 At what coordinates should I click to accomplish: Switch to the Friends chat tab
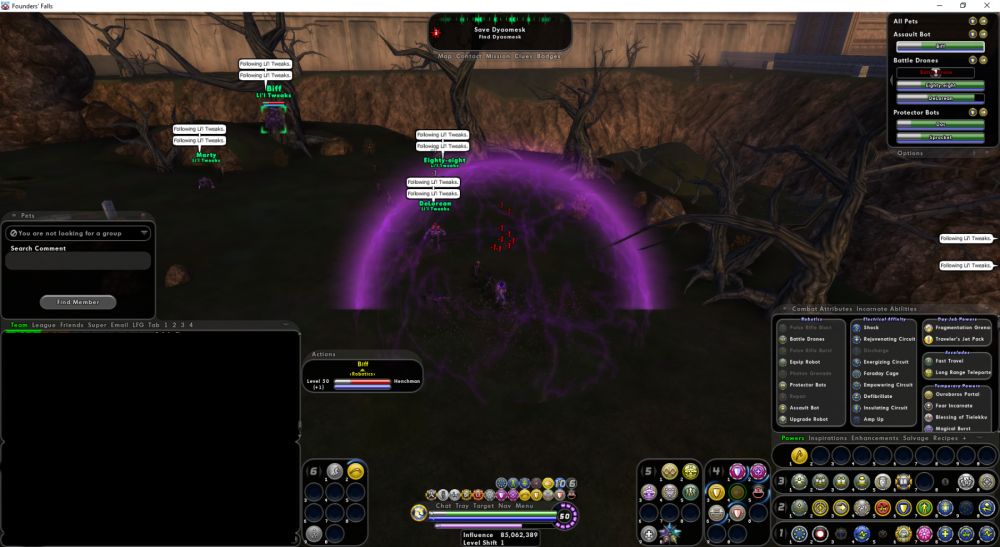(x=71, y=325)
